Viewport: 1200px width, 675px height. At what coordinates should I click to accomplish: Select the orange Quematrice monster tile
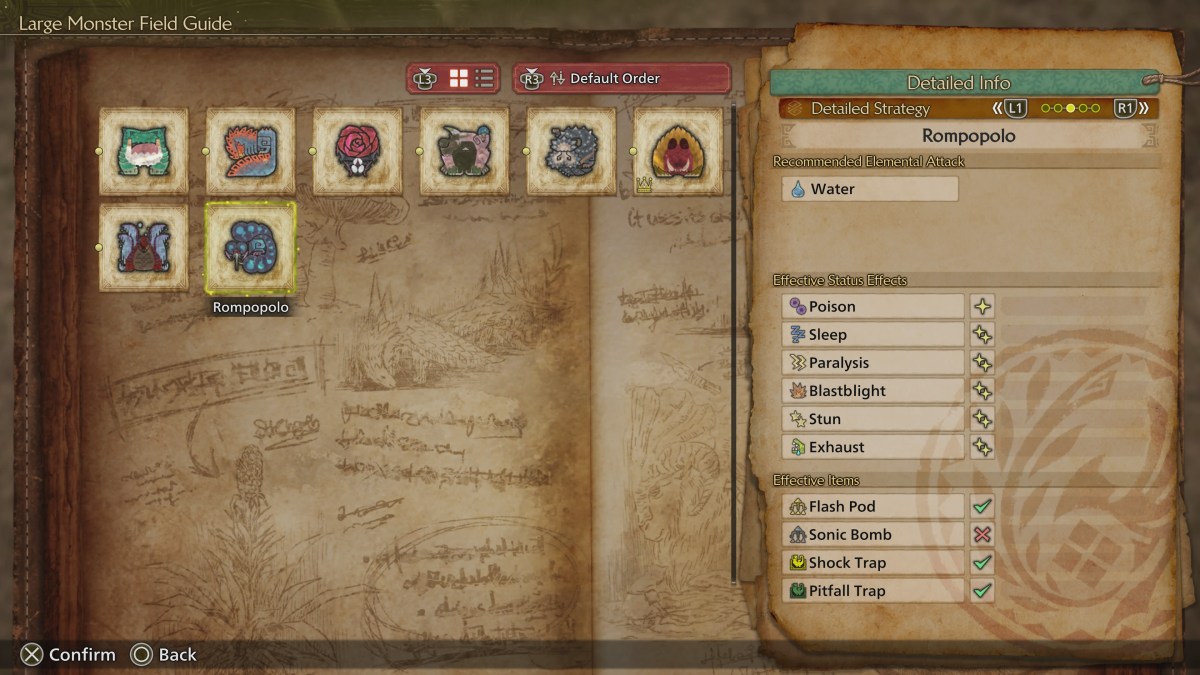point(251,151)
